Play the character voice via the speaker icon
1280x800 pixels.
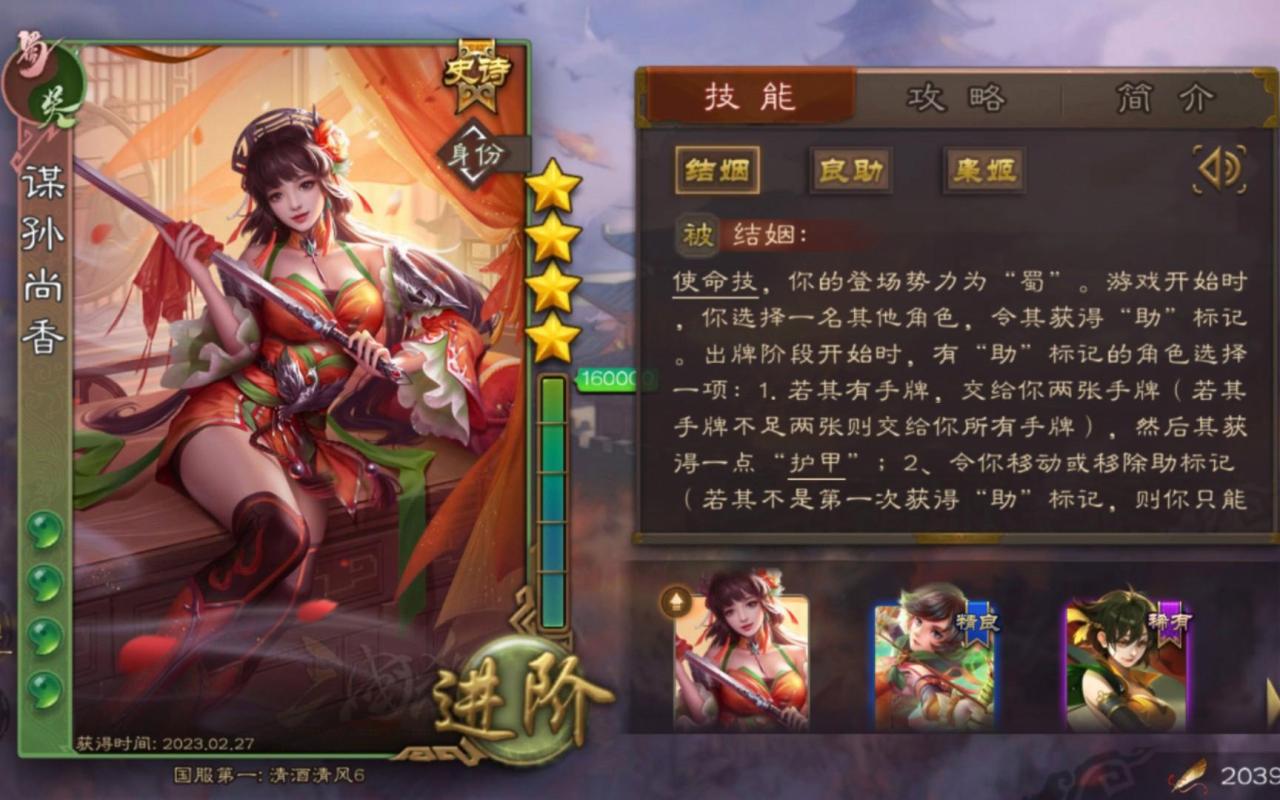pyautogui.click(x=1218, y=170)
